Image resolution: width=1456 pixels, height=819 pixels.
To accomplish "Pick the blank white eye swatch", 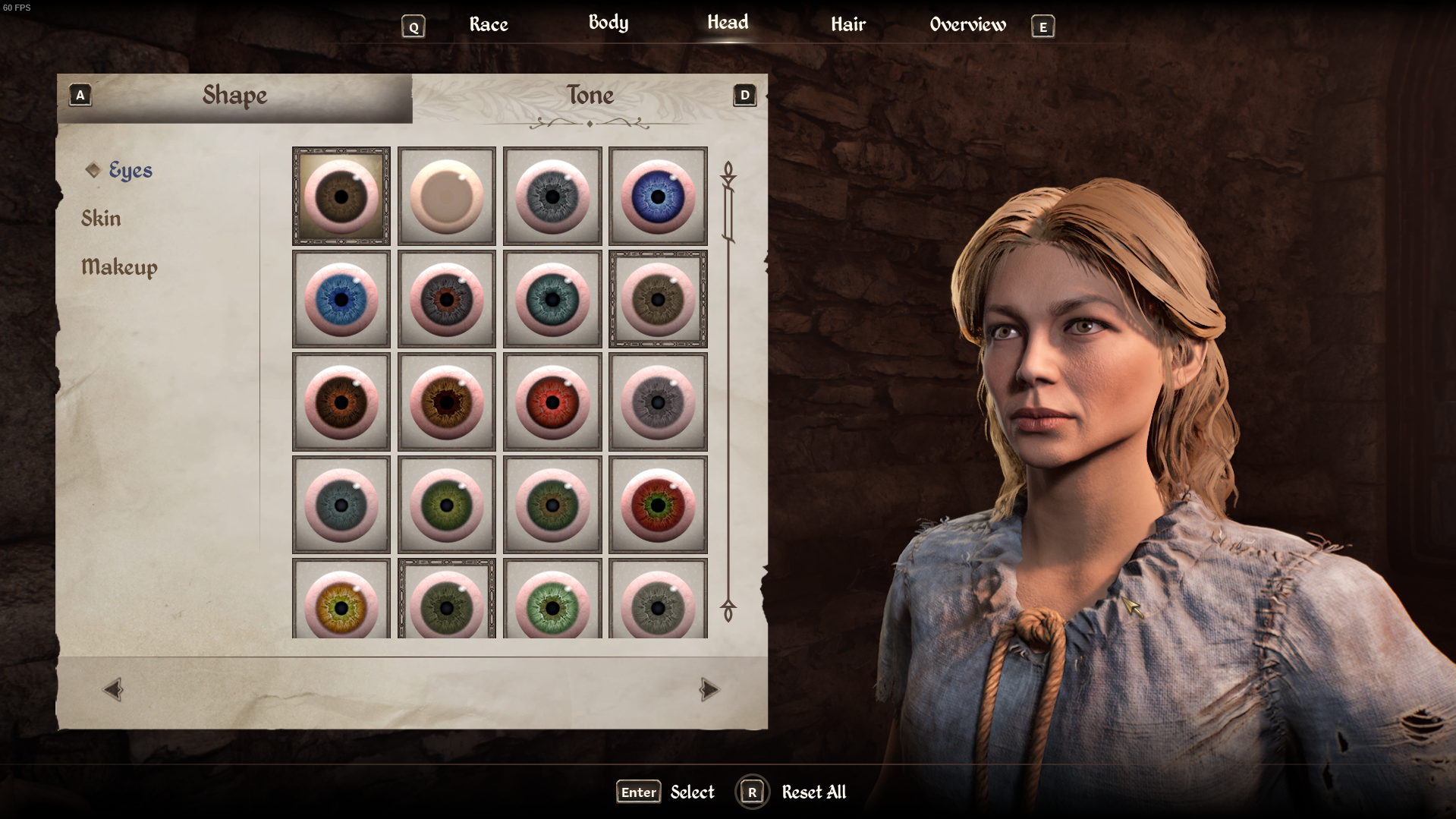I will coord(446,197).
